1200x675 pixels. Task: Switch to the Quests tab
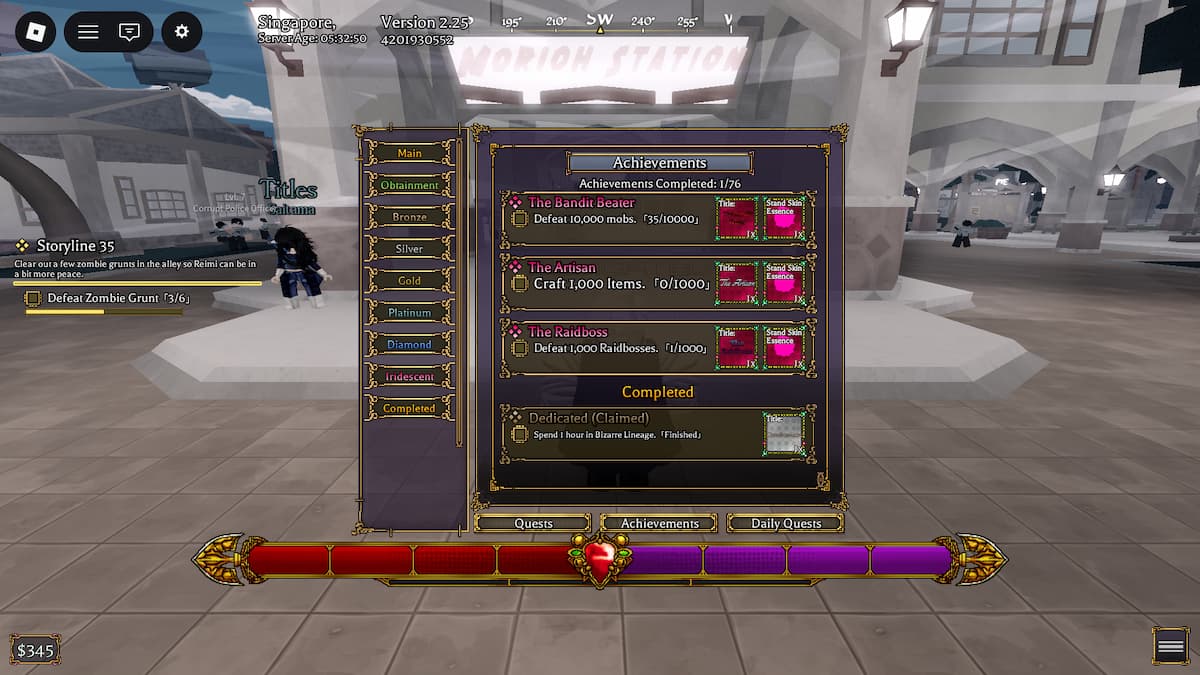click(x=533, y=523)
